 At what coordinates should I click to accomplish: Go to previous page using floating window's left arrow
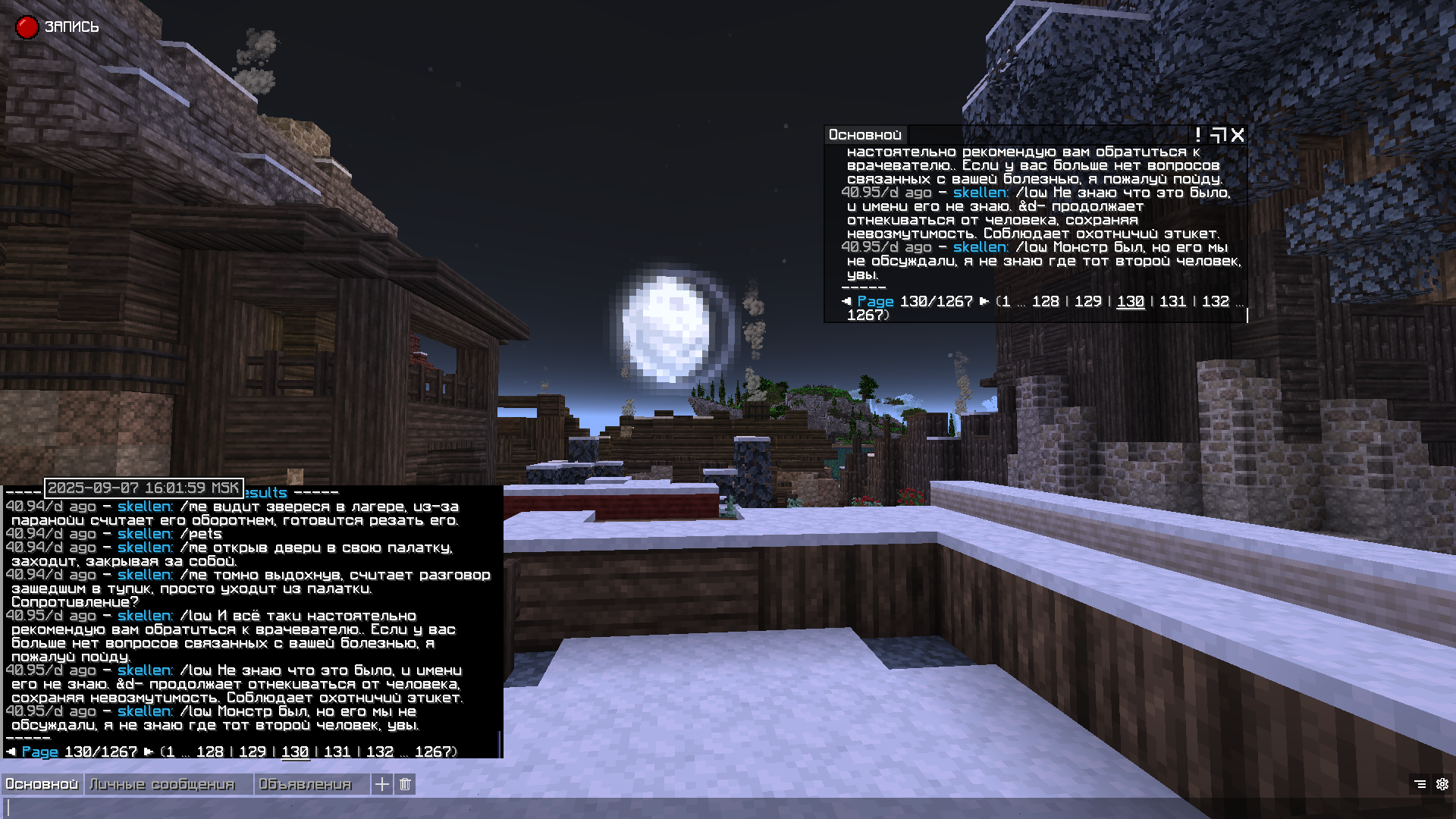(x=846, y=301)
